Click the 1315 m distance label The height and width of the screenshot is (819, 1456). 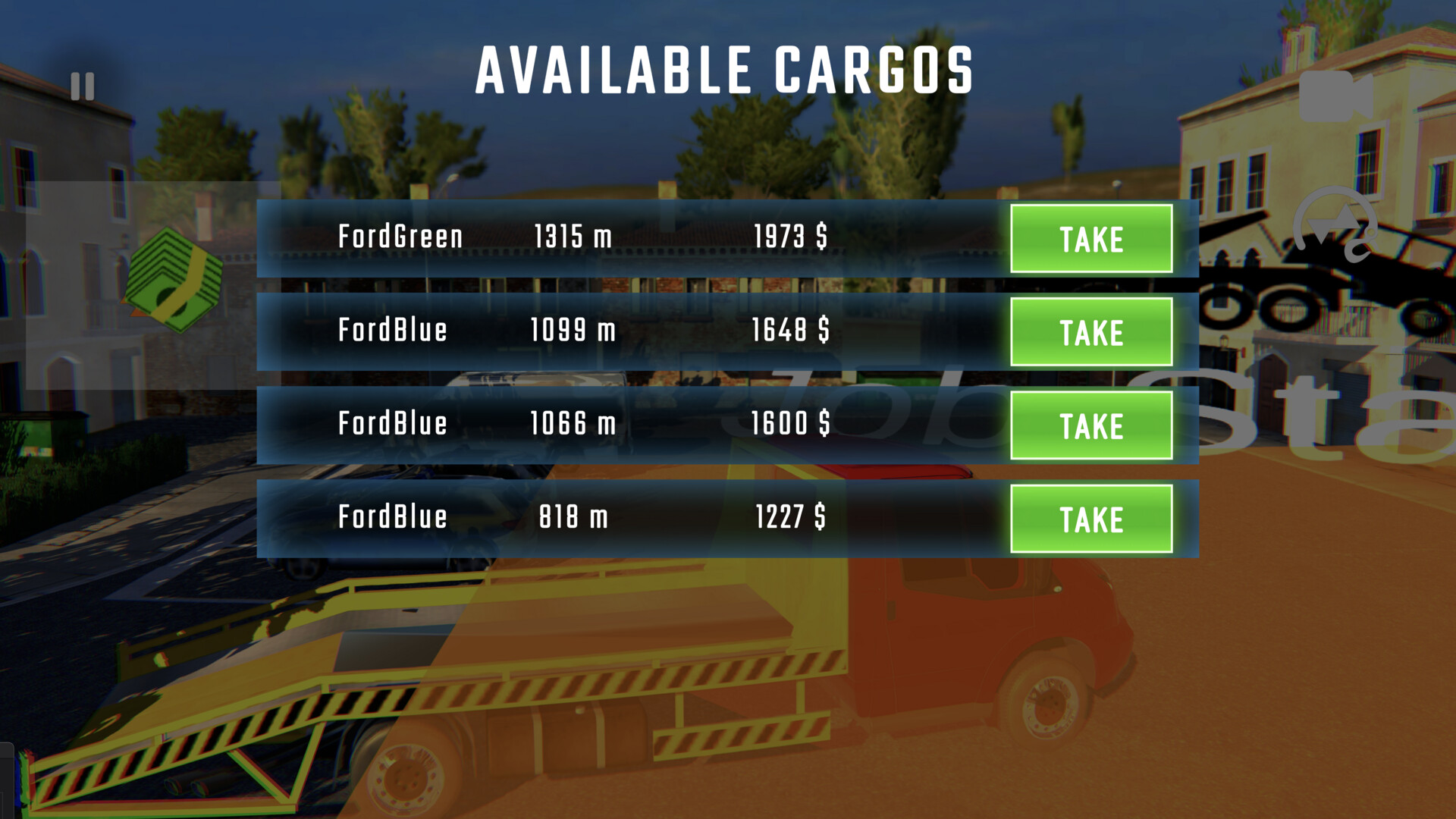tap(573, 237)
